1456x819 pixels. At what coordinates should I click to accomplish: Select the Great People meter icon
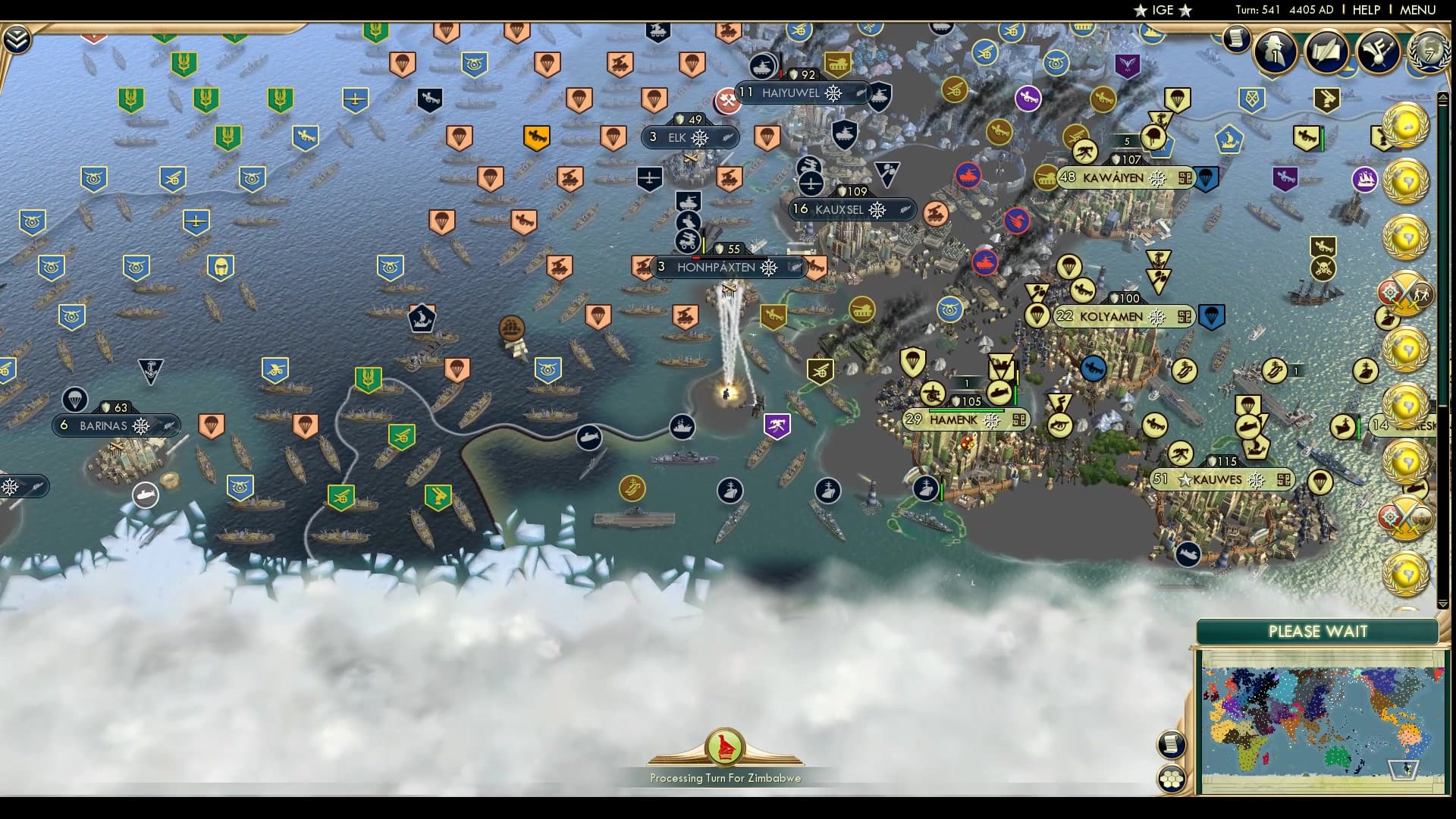[1274, 52]
